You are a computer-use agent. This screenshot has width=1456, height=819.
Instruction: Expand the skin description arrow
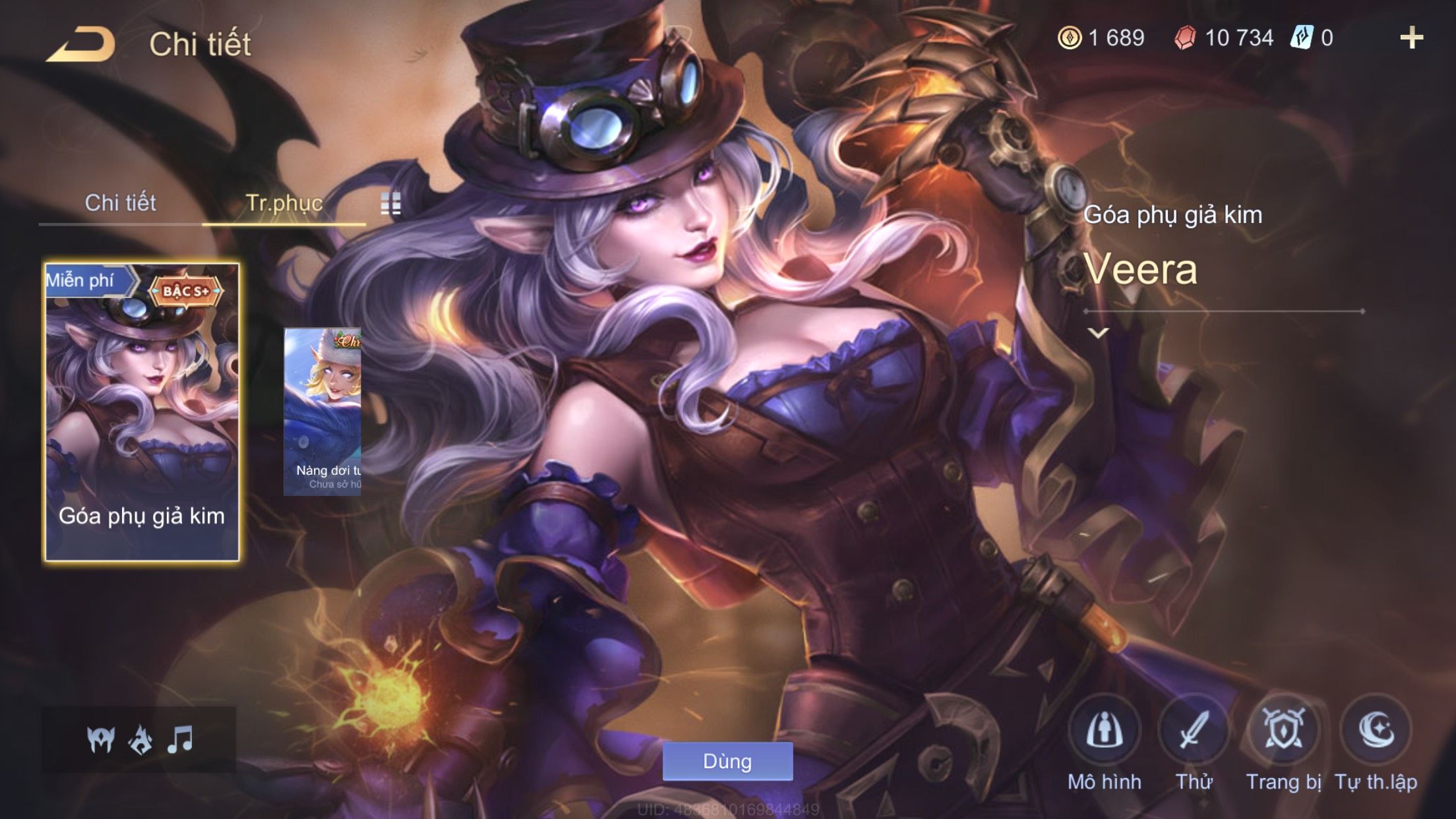pos(1098,333)
